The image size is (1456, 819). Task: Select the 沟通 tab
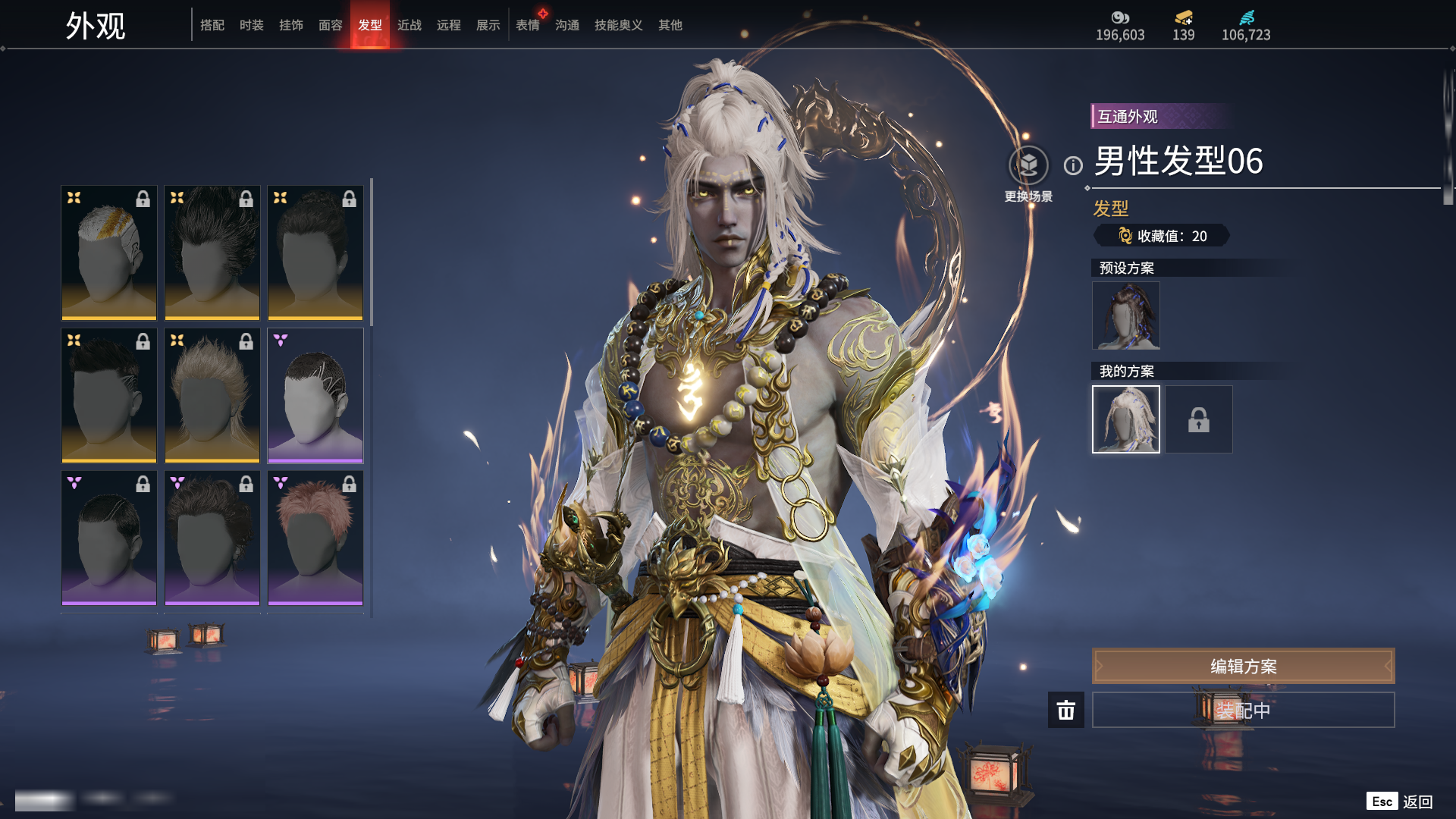point(567,25)
